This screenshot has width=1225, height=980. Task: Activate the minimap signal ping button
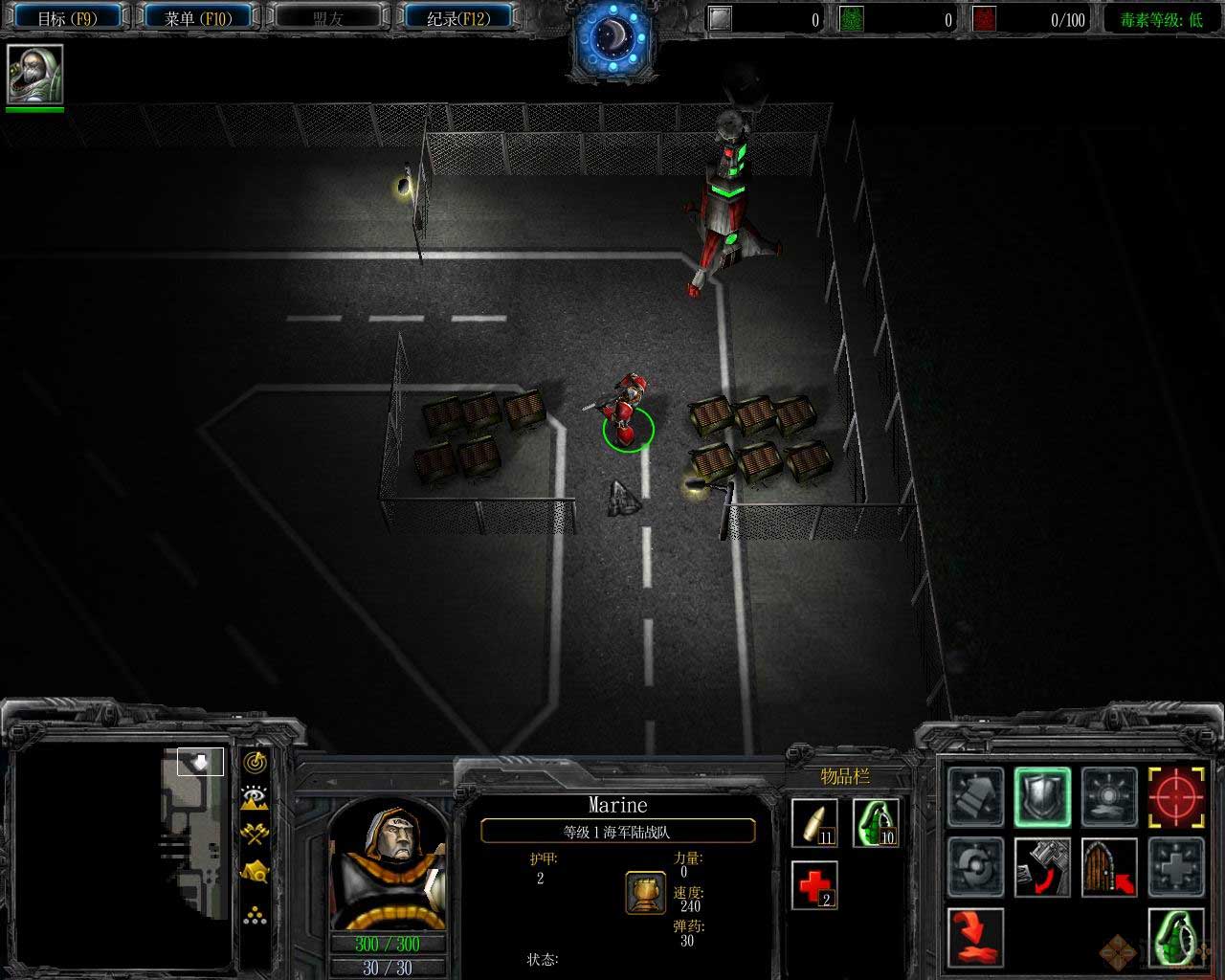pyautogui.click(x=255, y=762)
